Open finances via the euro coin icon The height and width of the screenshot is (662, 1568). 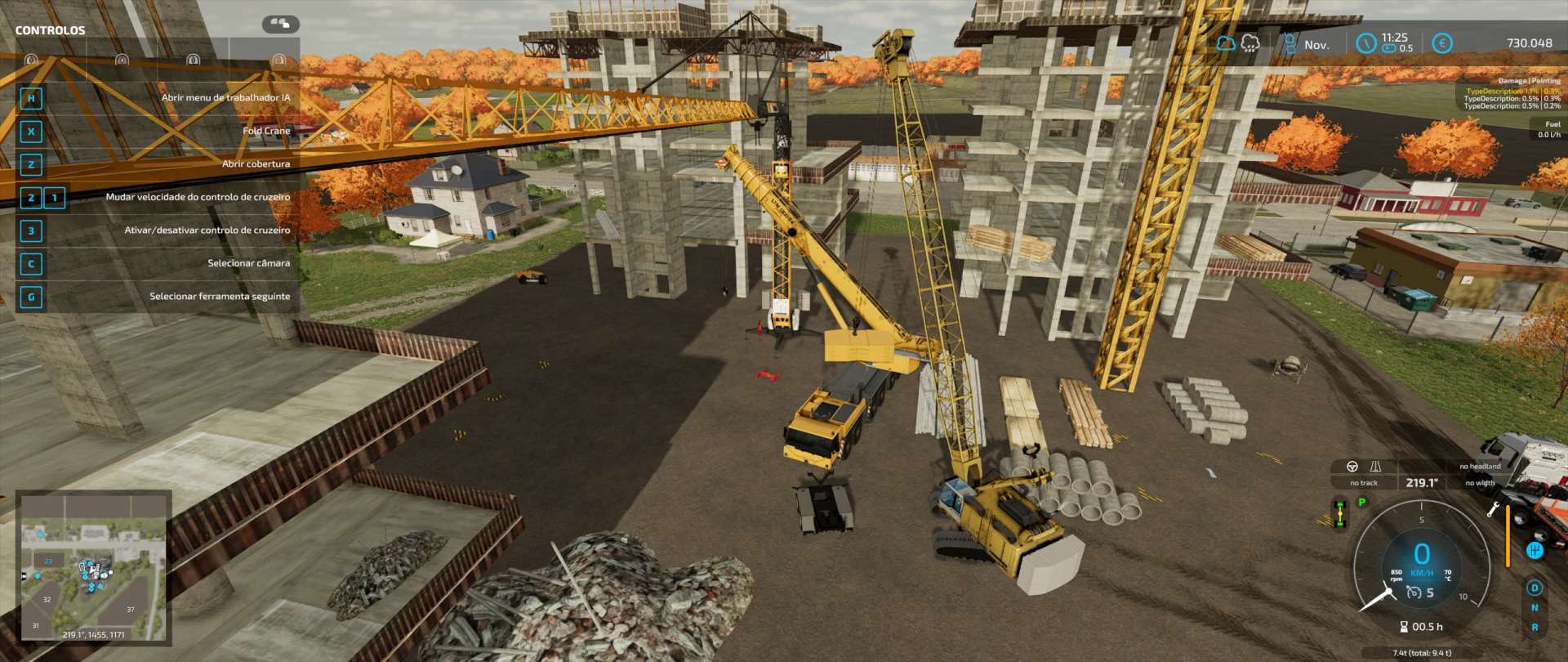point(1442,43)
